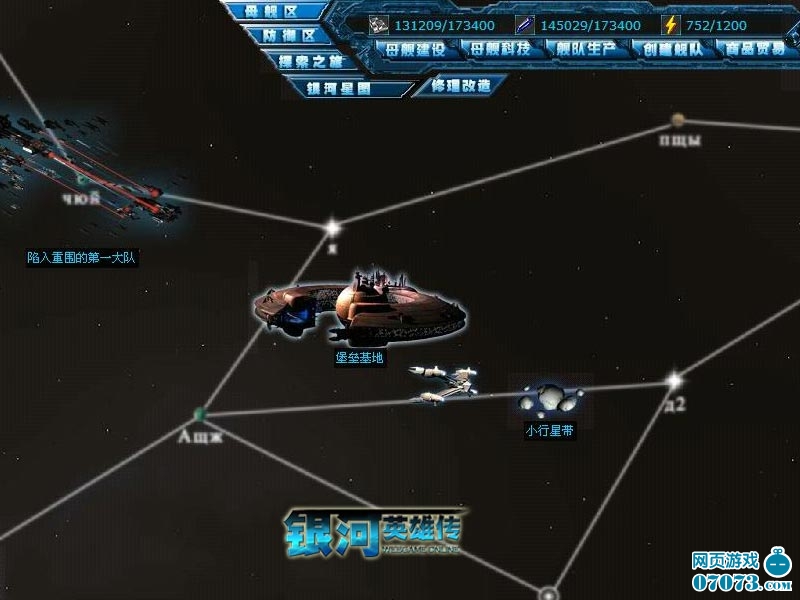Select the 修理改造 repair and refit button
This screenshot has width=800, height=600.
(461, 86)
